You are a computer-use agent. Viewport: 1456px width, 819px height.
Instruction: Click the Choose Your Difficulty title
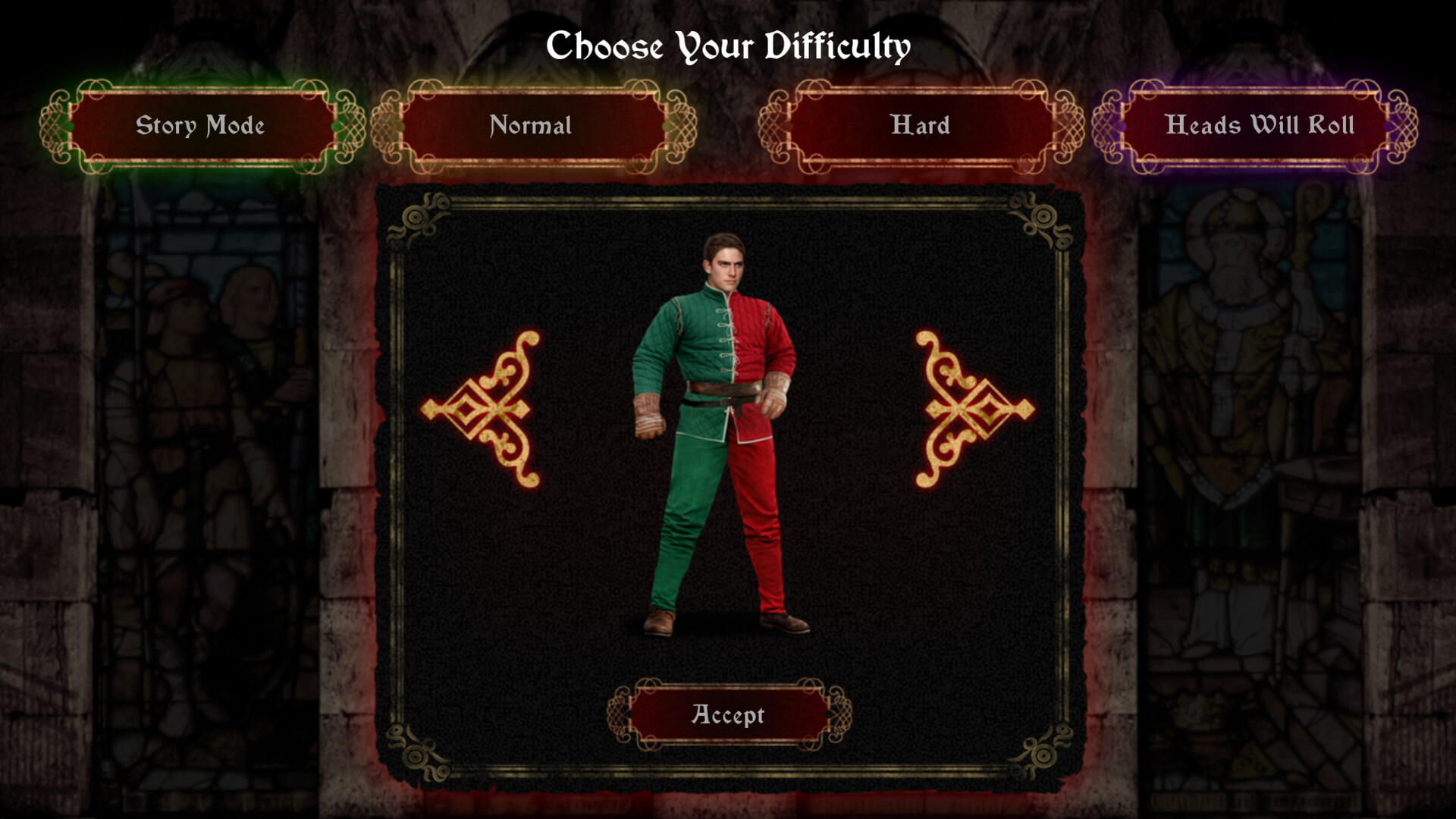click(x=728, y=47)
